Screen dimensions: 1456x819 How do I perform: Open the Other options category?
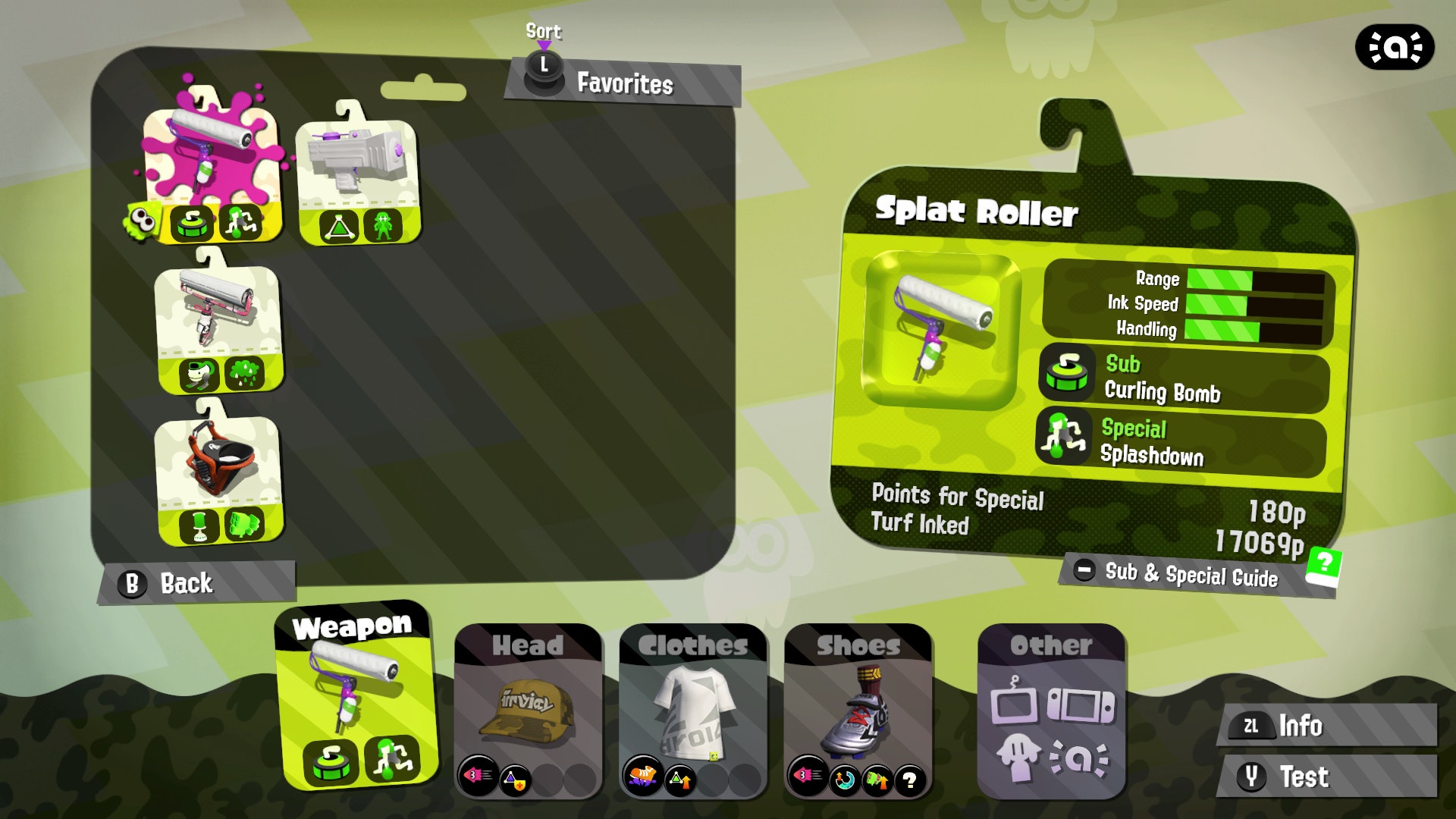tap(1051, 709)
